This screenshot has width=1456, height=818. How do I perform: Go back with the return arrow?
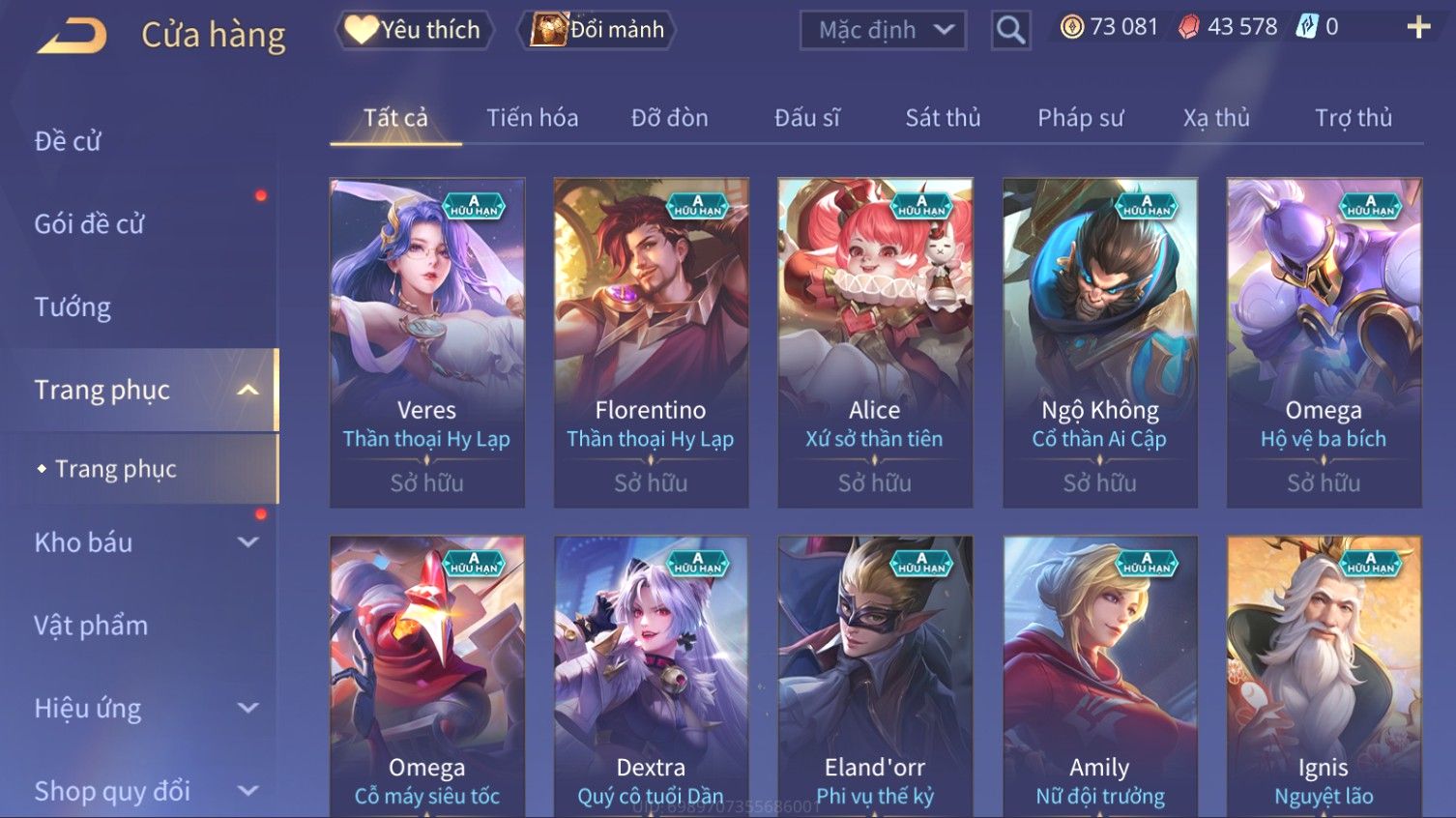[x=73, y=36]
